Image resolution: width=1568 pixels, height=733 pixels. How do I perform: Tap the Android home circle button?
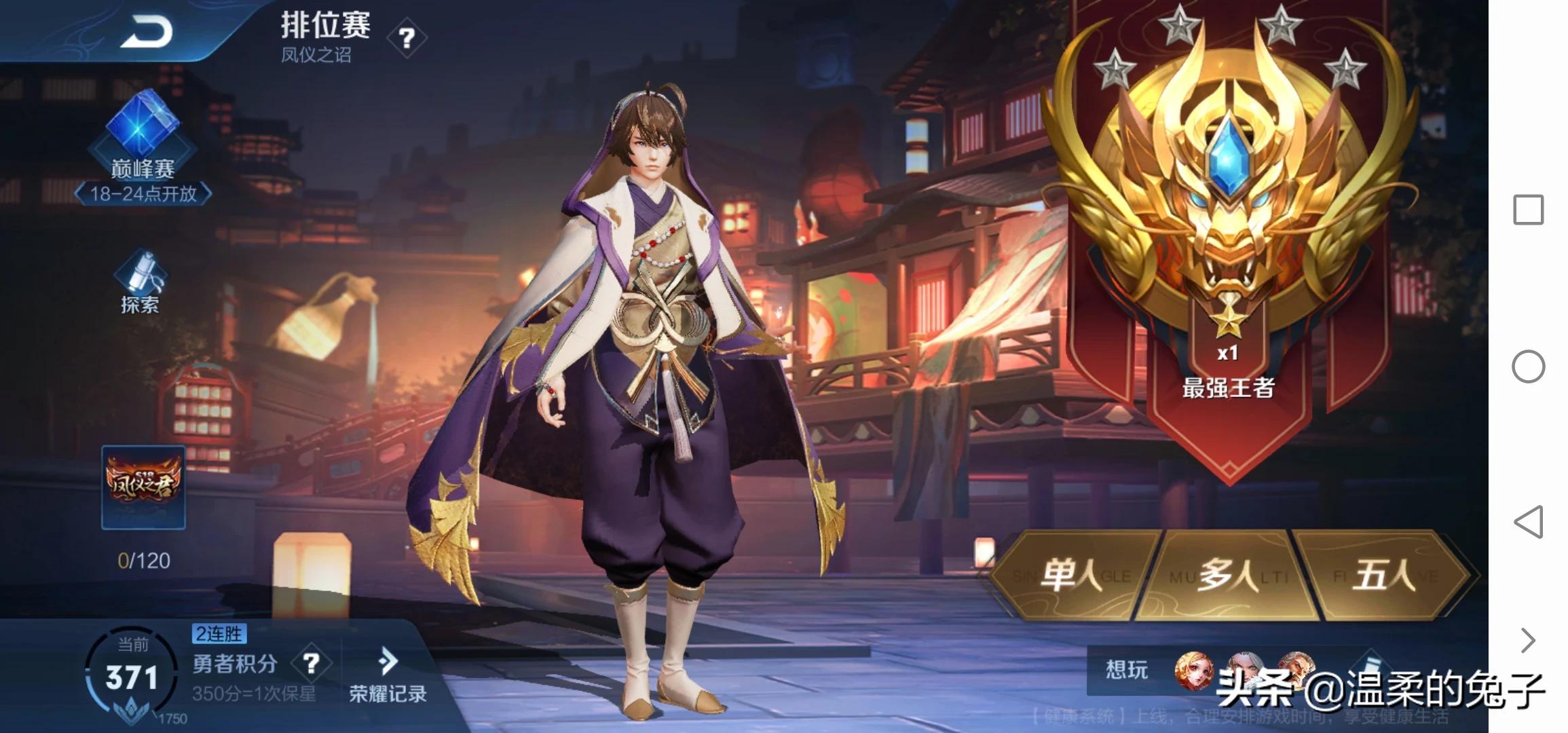pos(1528,366)
